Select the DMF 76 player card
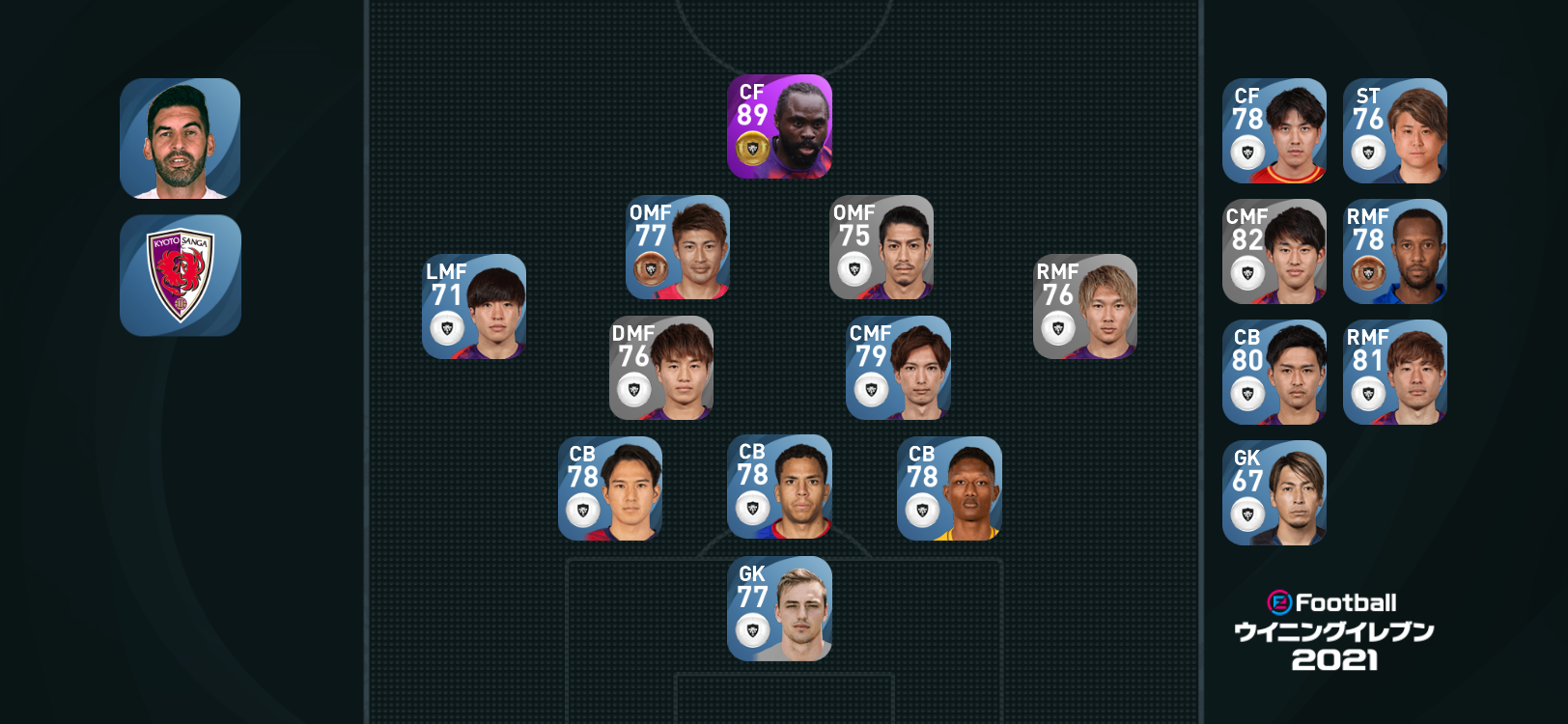Screen dimensions: 1568x724 pyautogui.click(x=661, y=368)
